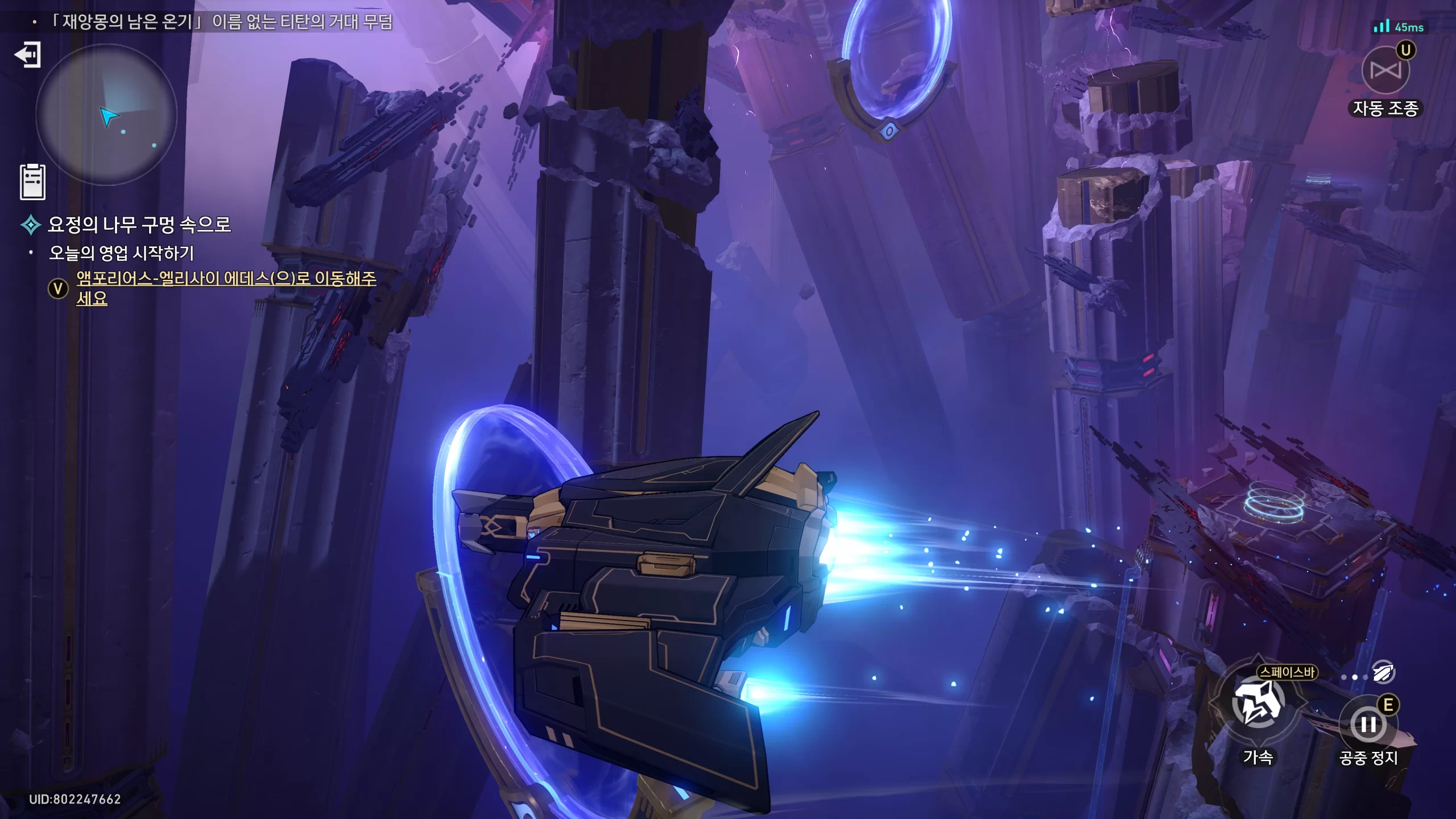
Task: Click the small spaceship mode icon
Action: coord(1383,672)
